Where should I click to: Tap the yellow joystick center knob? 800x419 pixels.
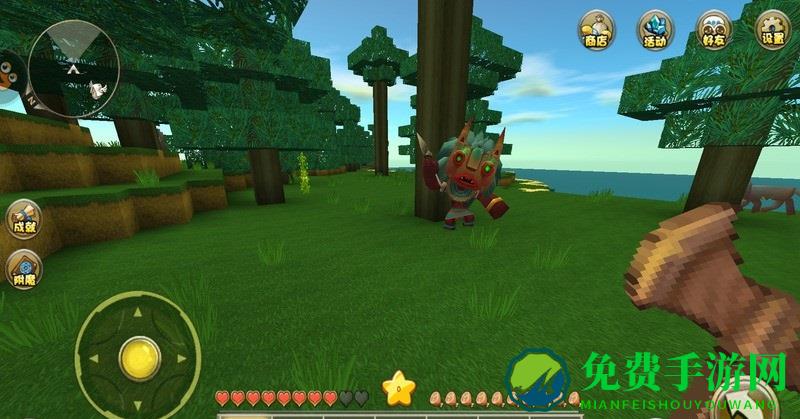139,357
